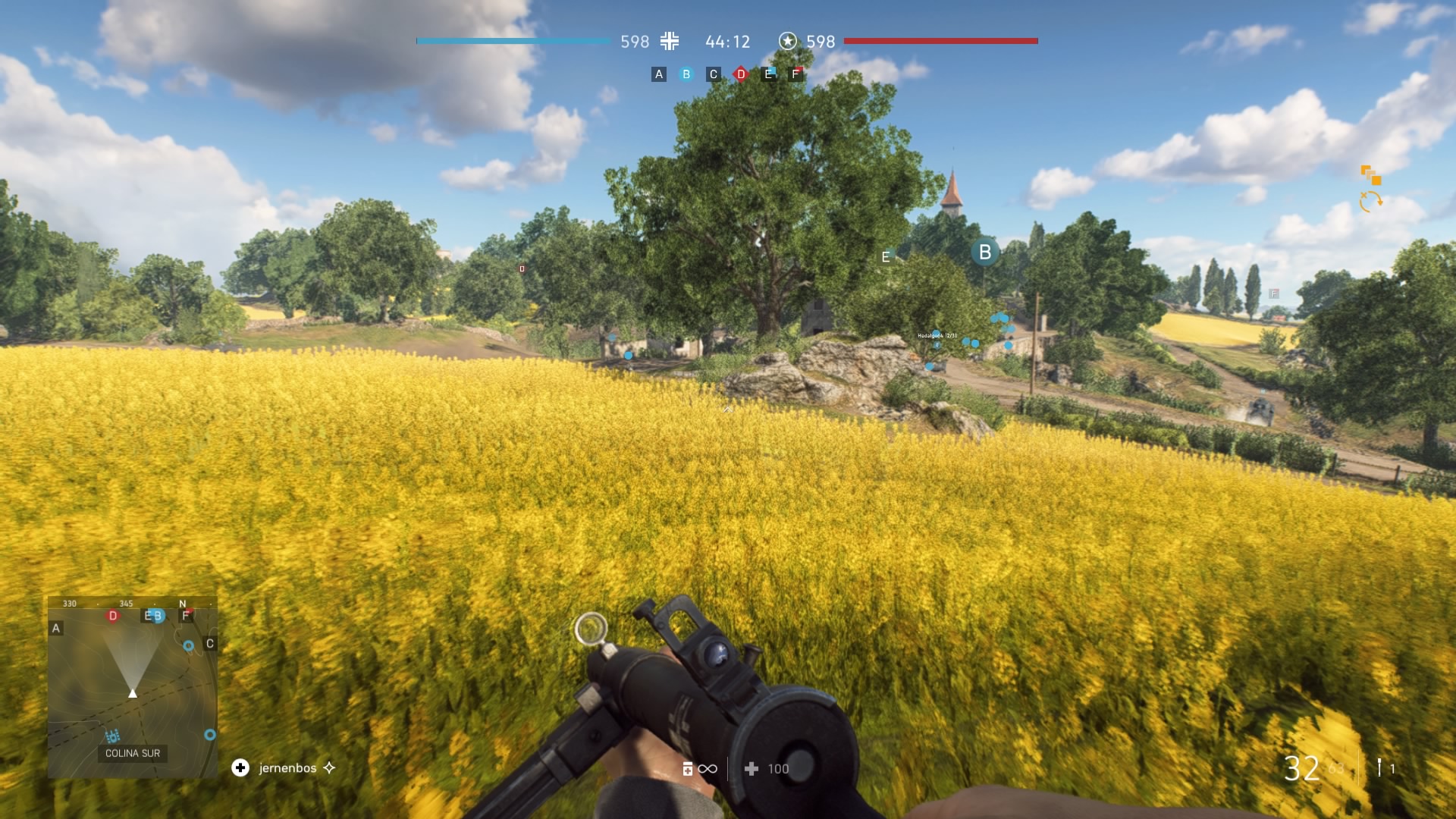Click the orange circular arrows warning icon
Viewport: 1456px width, 819px height.
click(1370, 202)
